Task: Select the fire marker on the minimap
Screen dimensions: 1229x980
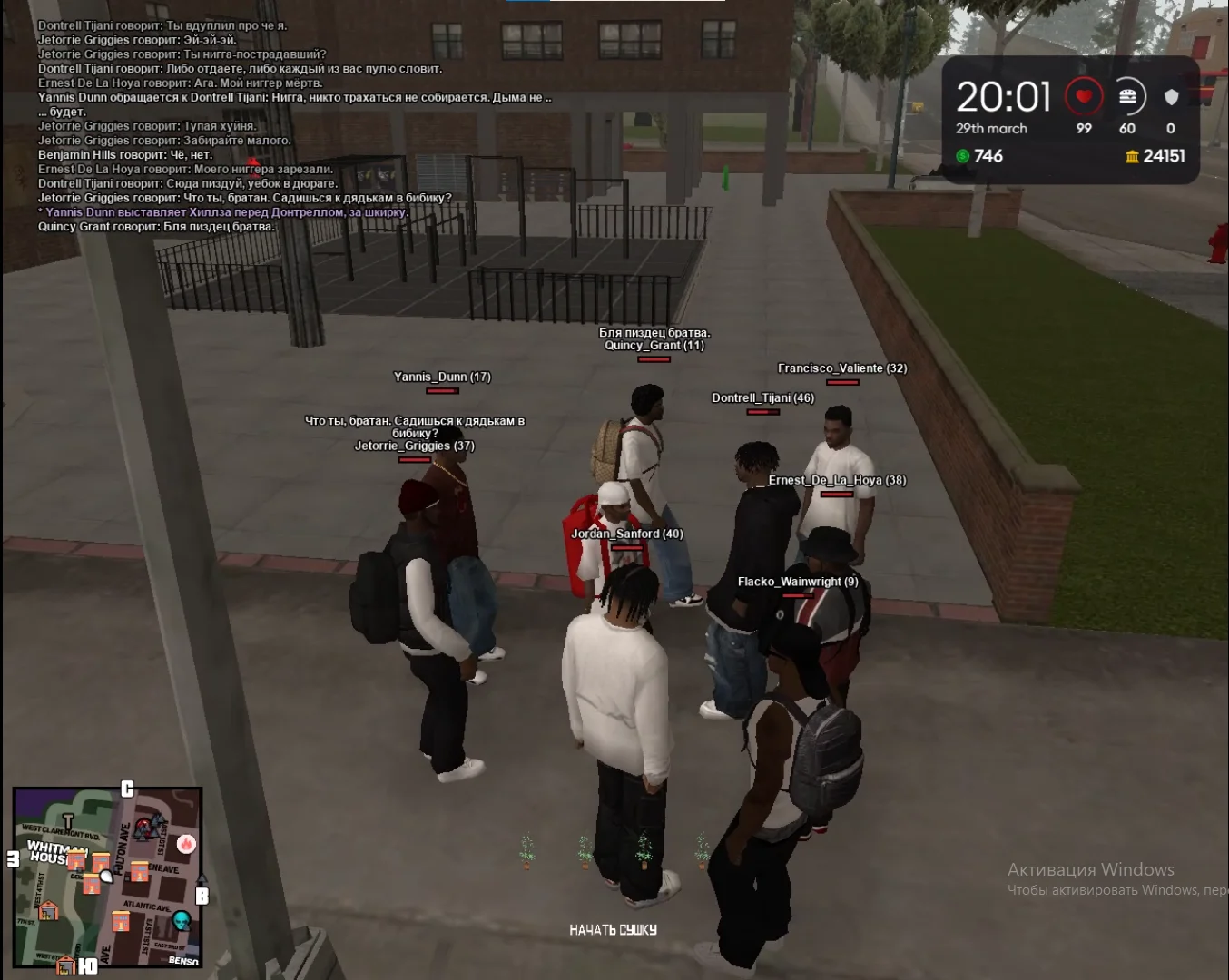Action: tap(186, 845)
